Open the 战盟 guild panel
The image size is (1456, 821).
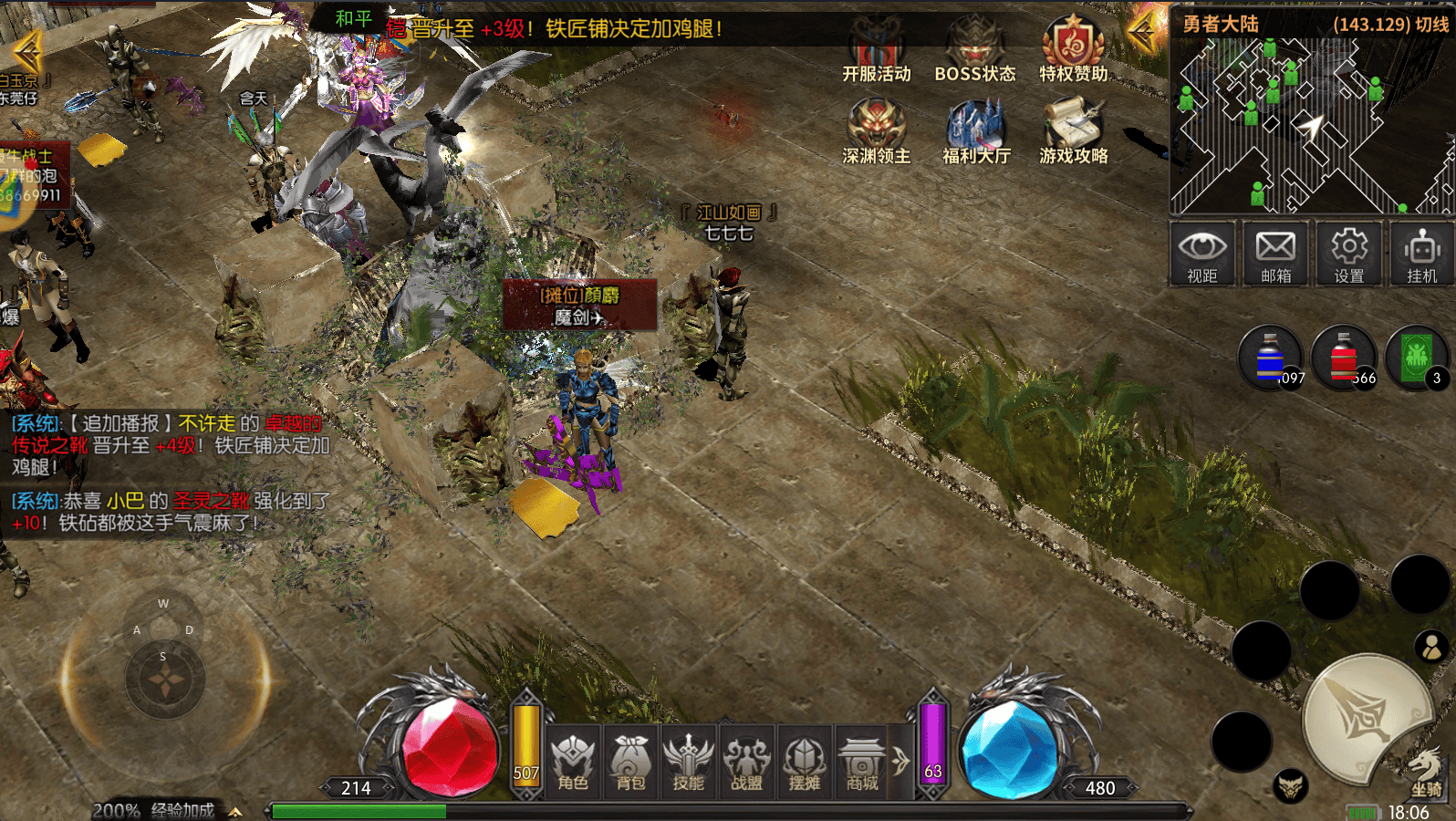coord(746,763)
